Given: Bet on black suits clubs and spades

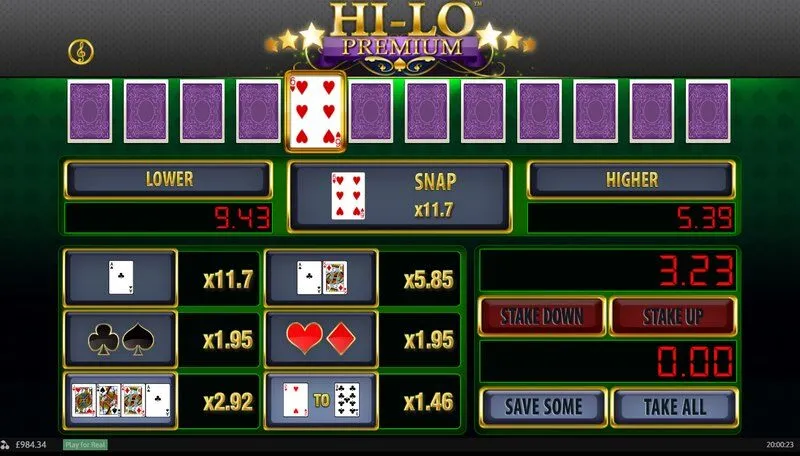Looking at the screenshot, I should [x=121, y=339].
